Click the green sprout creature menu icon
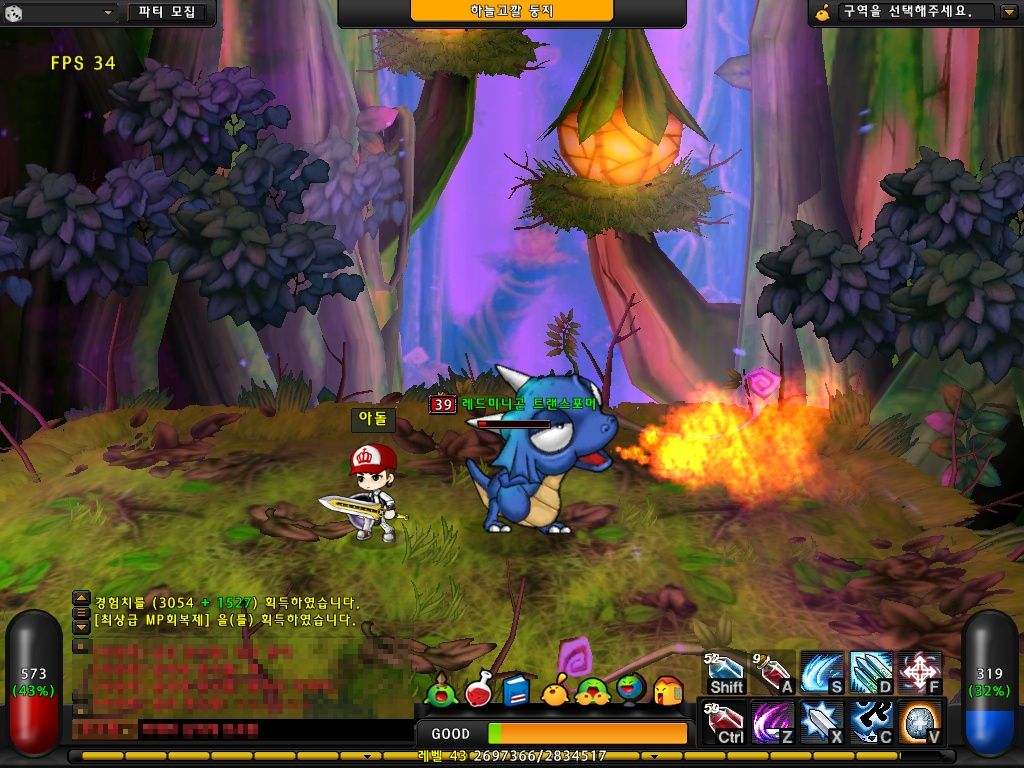The image size is (1024, 768). [439, 690]
